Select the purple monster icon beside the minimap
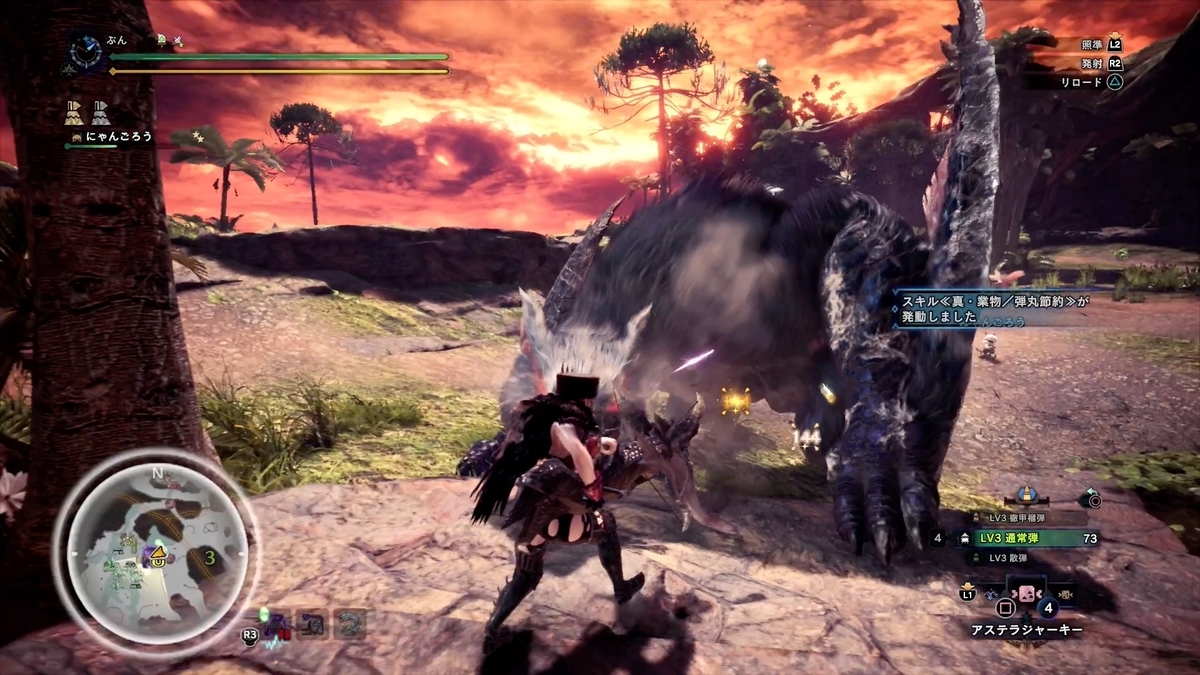This screenshot has width=1200, height=675. pos(277,625)
